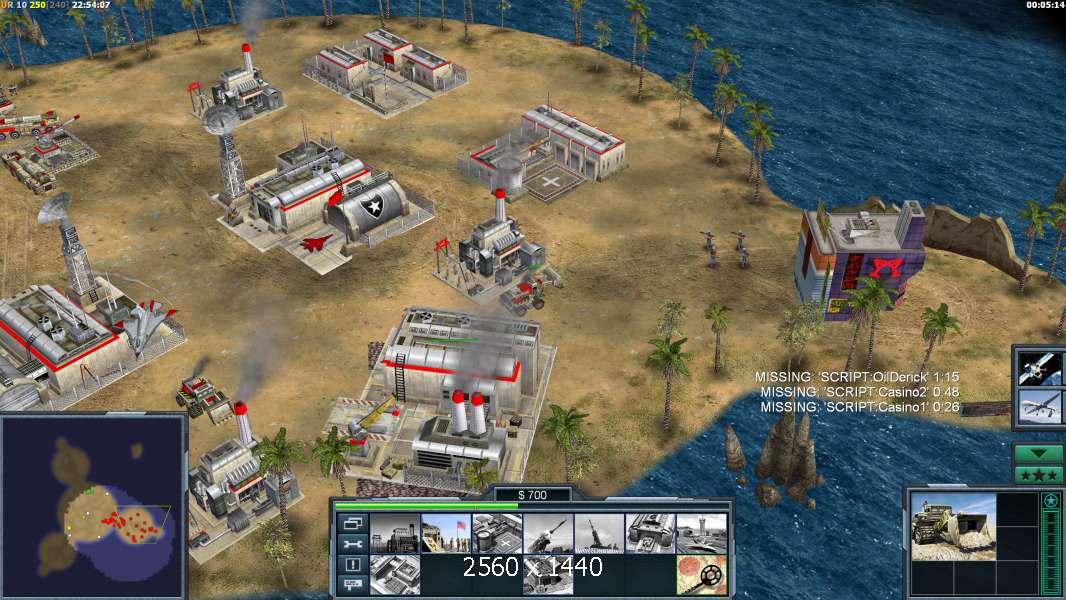Viewport: 1066px width, 600px height.
Task: Build a power plant from command bar
Action: (x=394, y=533)
